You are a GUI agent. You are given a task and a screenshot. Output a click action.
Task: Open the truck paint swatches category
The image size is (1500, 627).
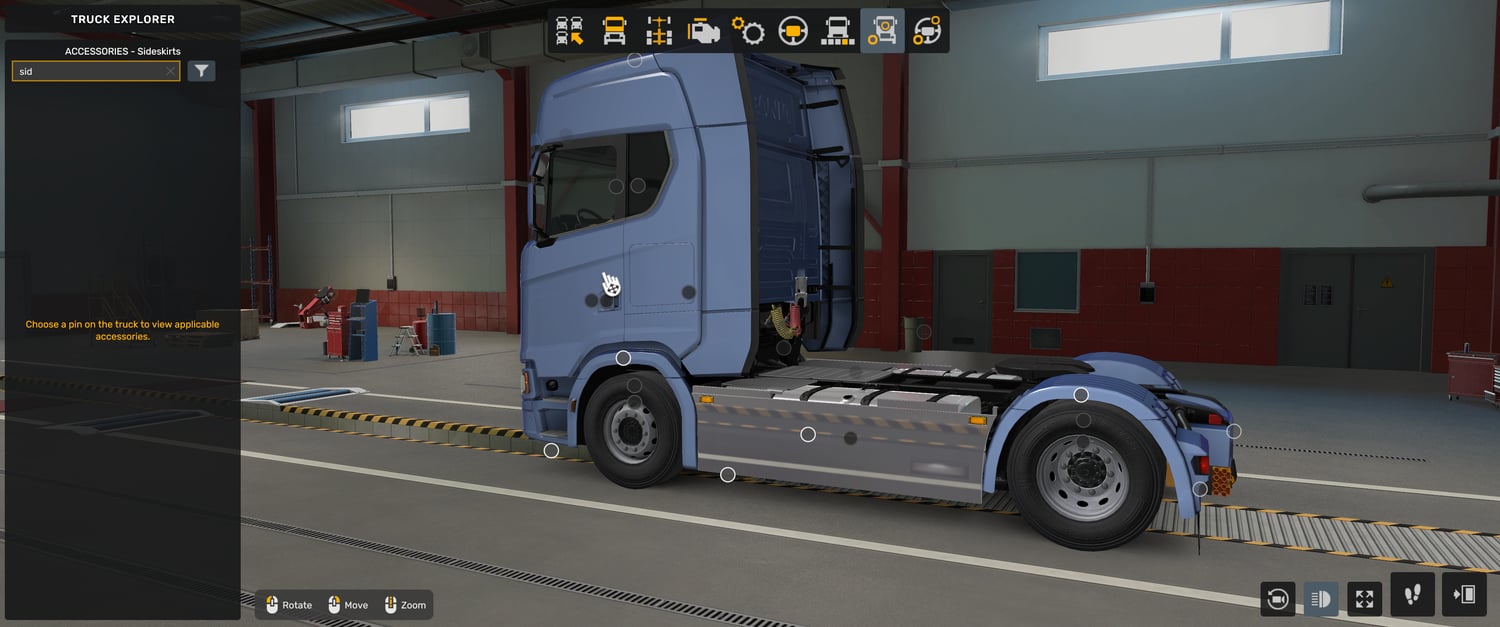pyautogui.click(x=837, y=31)
